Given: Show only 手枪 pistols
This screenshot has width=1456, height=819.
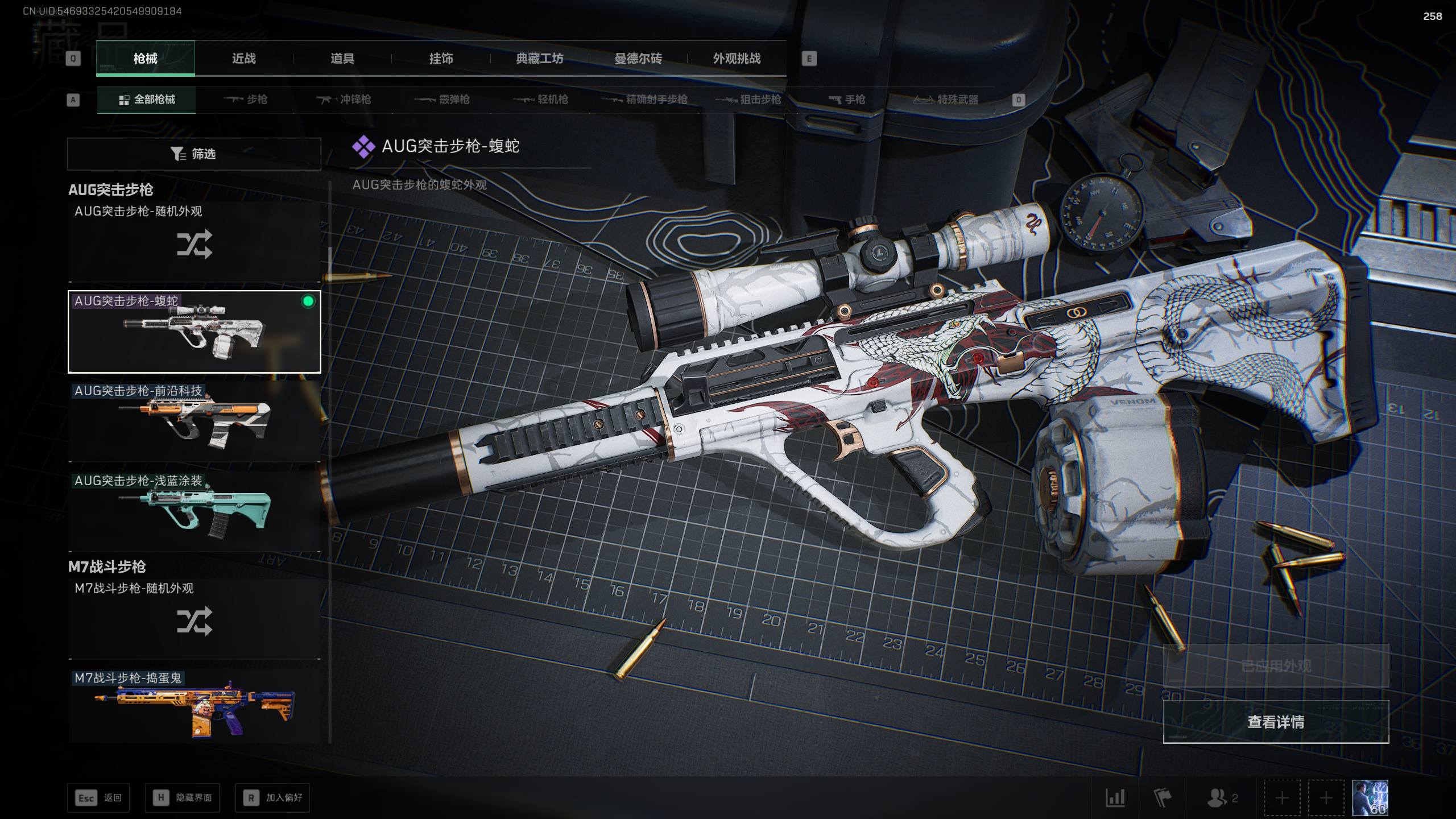Looking at the screenshot, I should [847, 100].
